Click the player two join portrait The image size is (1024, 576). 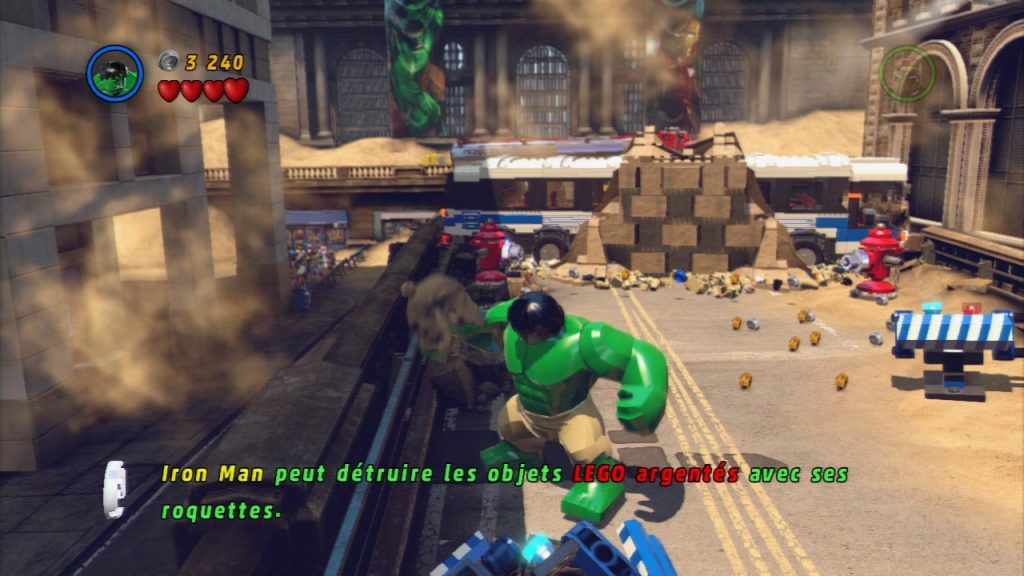tap(908, 72)
